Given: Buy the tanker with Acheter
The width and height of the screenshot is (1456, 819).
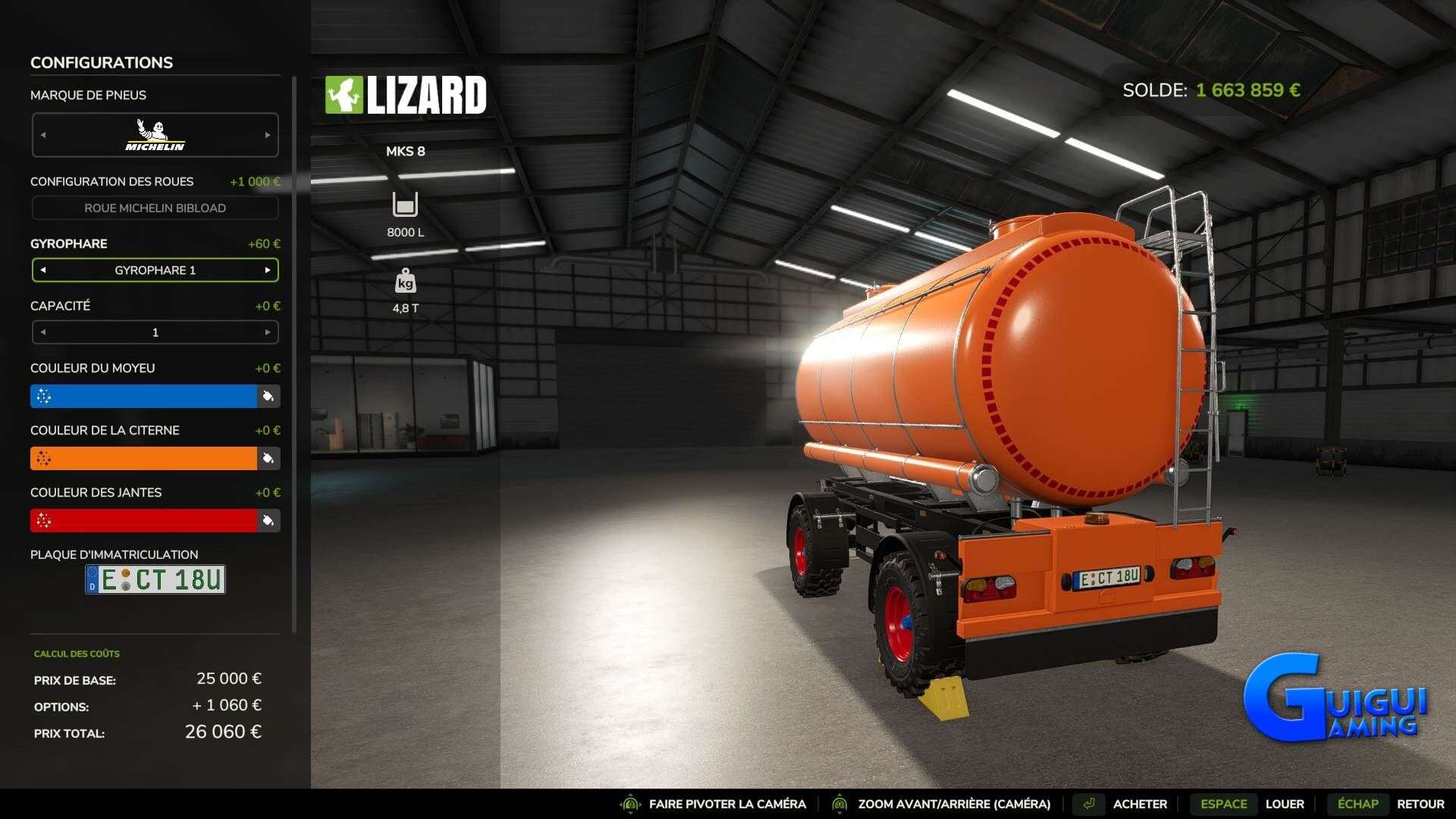Looking at the screenshot, I should [1139, 804].
